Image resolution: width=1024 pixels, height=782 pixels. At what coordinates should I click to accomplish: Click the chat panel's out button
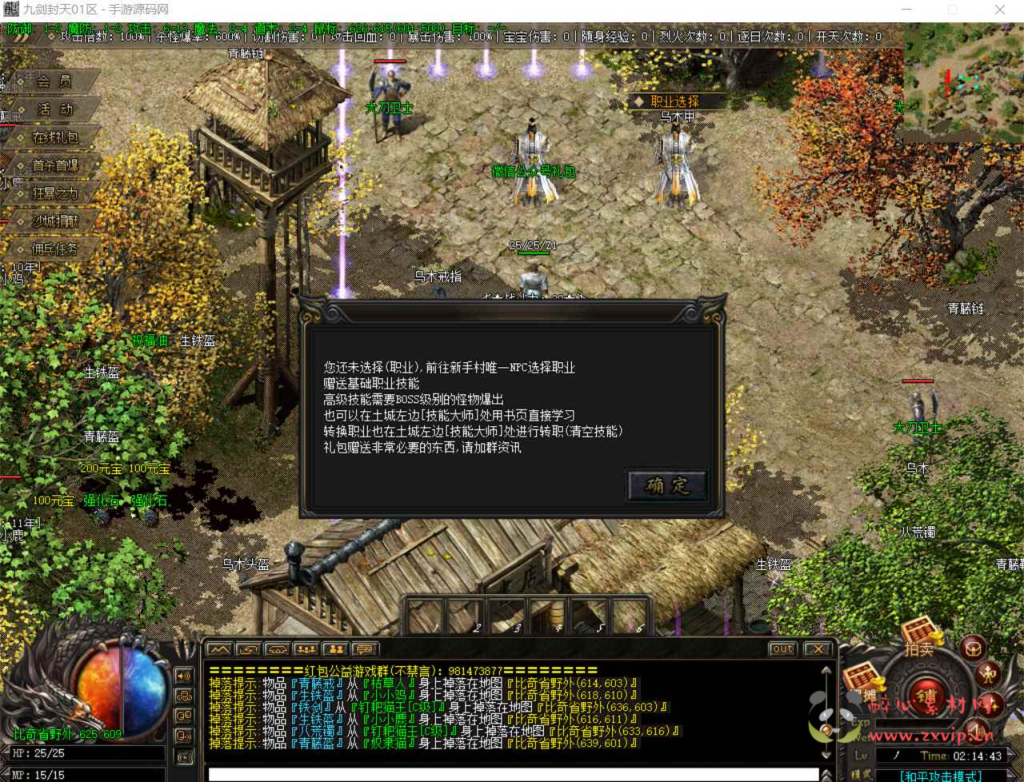click(782, 649)
